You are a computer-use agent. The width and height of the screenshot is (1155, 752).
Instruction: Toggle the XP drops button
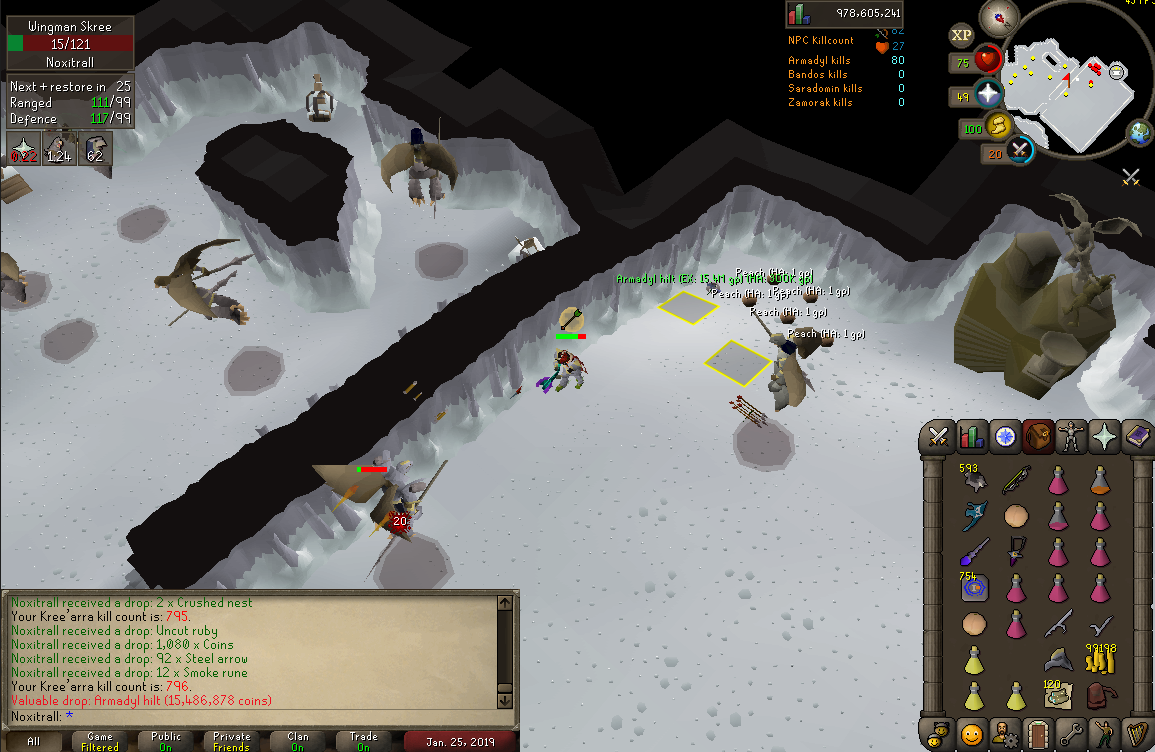point(962,34)
